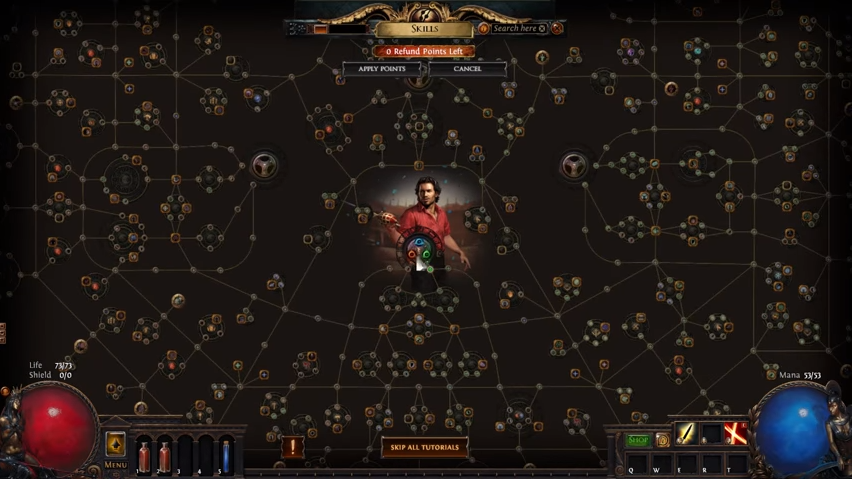
Task: Open the orange info button beside search
Action: (x=484, y=29)
